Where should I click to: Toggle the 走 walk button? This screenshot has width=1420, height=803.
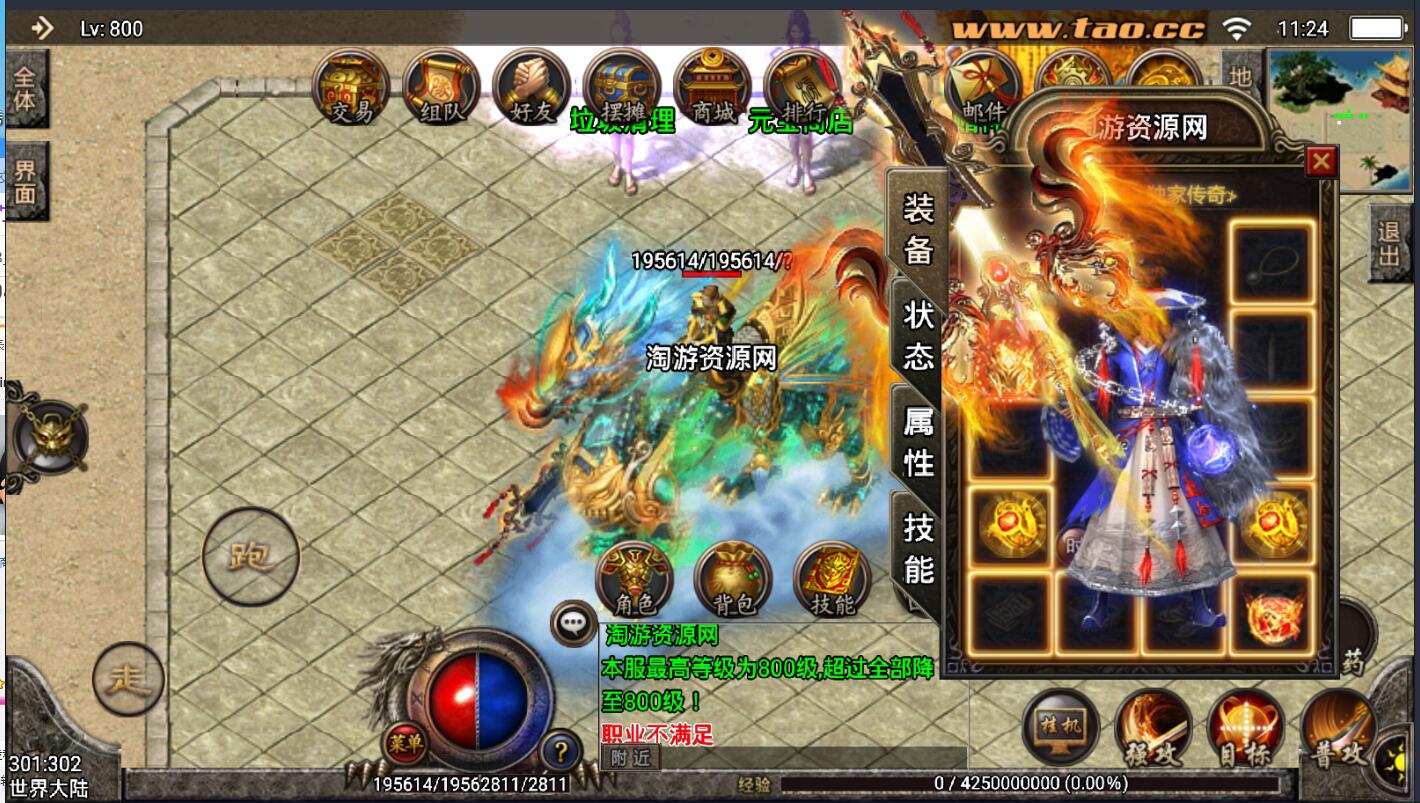tap(128, 680)
